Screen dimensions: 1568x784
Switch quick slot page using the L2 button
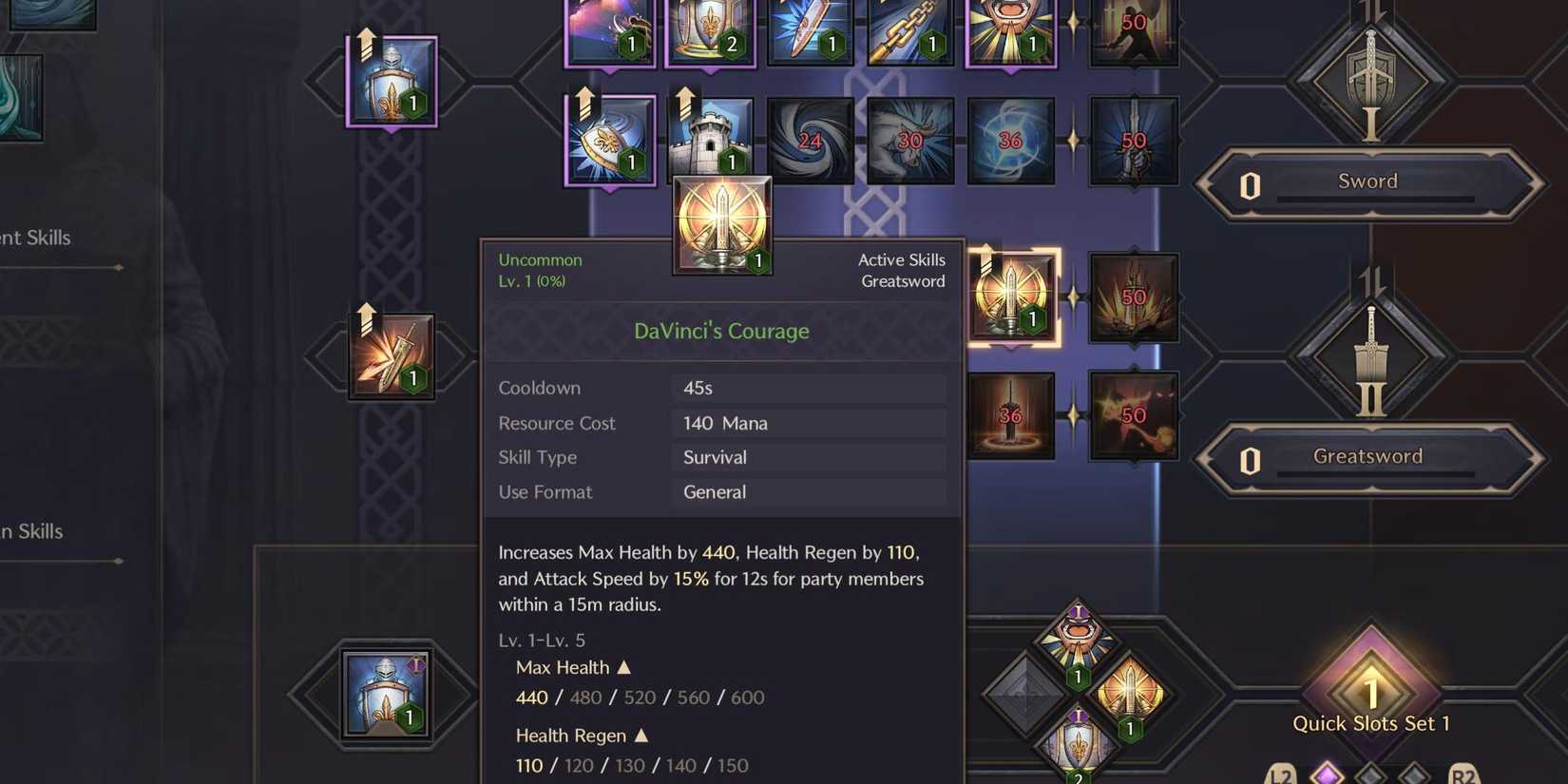(x=1280, y=774)
